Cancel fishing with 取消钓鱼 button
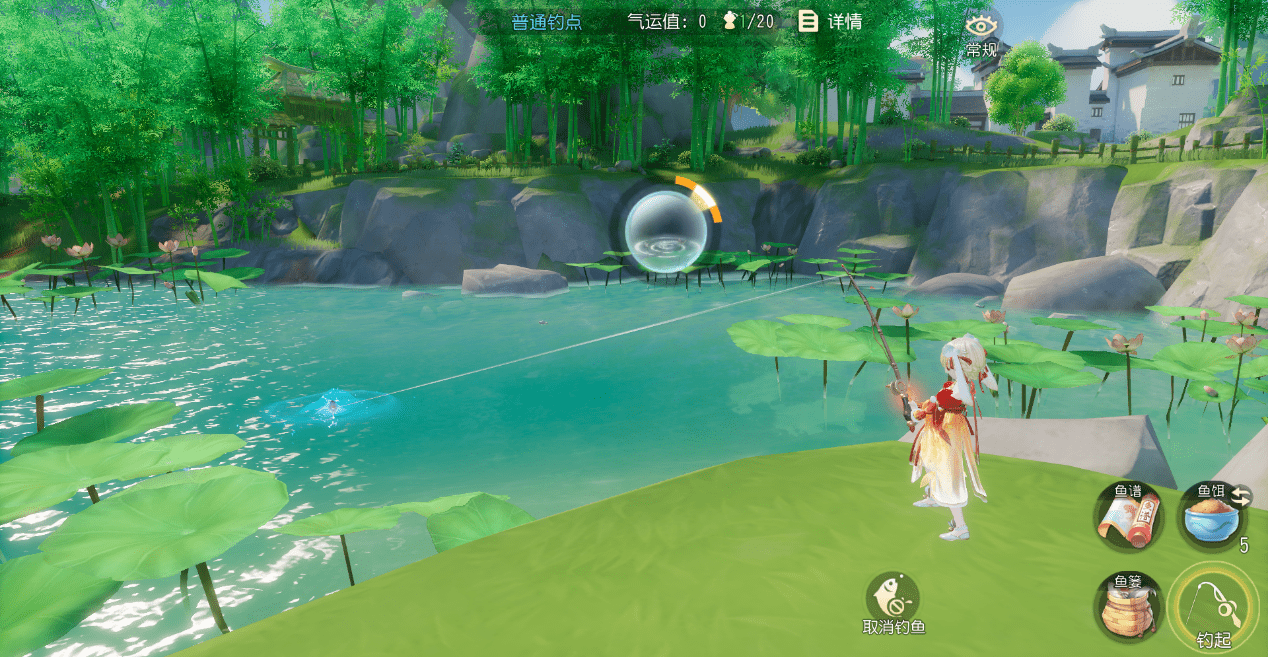 [x=893, y=602]
